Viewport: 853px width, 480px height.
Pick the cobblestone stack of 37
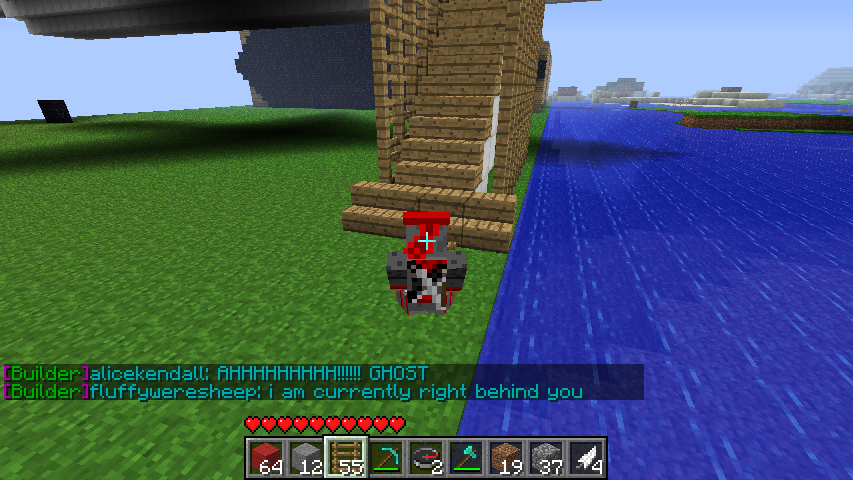546,458
